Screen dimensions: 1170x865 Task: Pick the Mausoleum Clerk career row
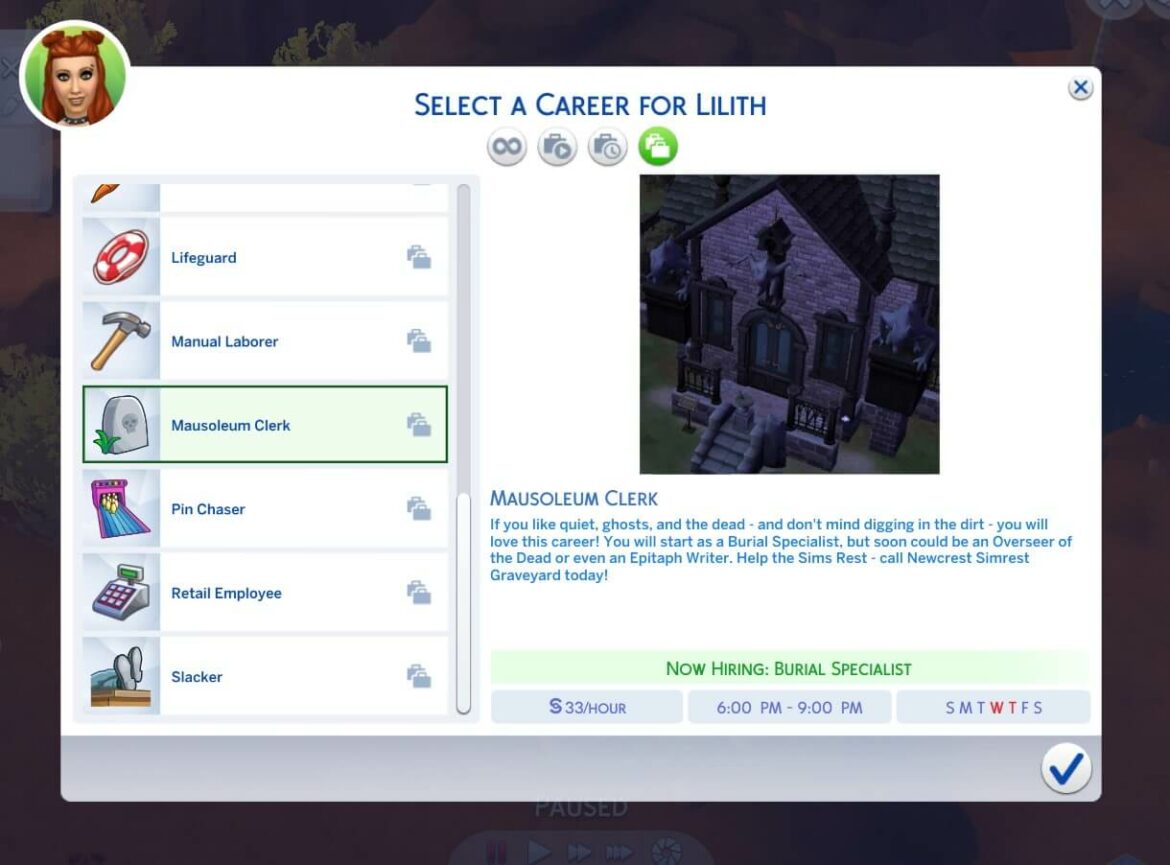tap(265, 425)
